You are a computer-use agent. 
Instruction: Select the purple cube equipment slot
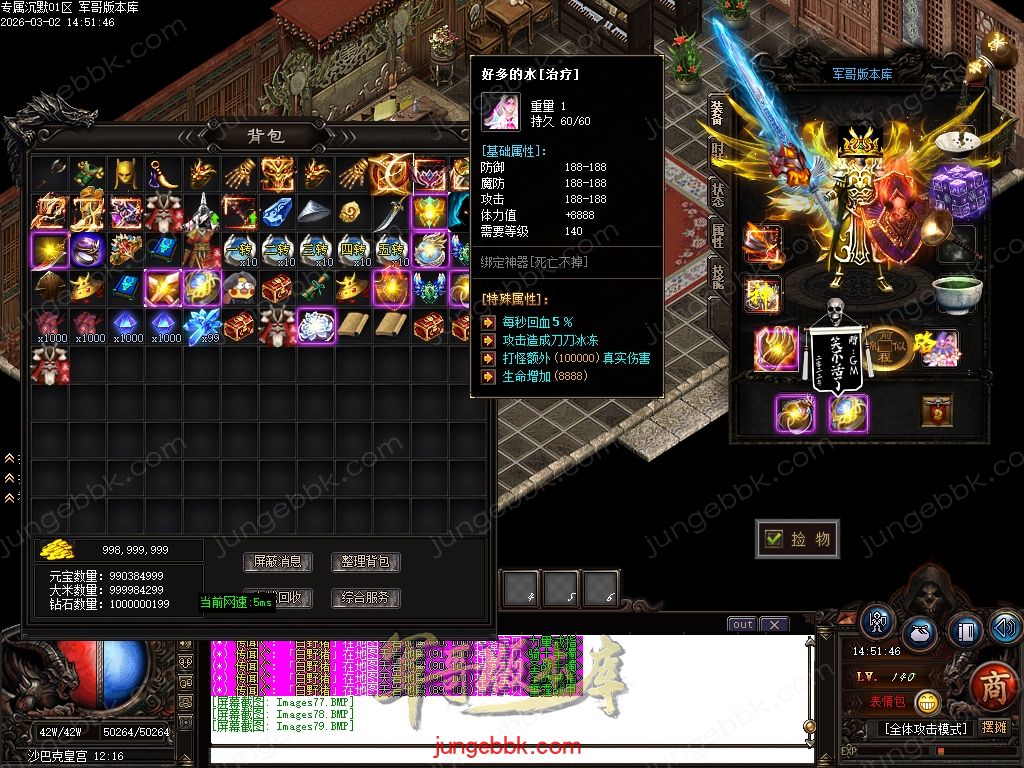[x=958, y=190]
